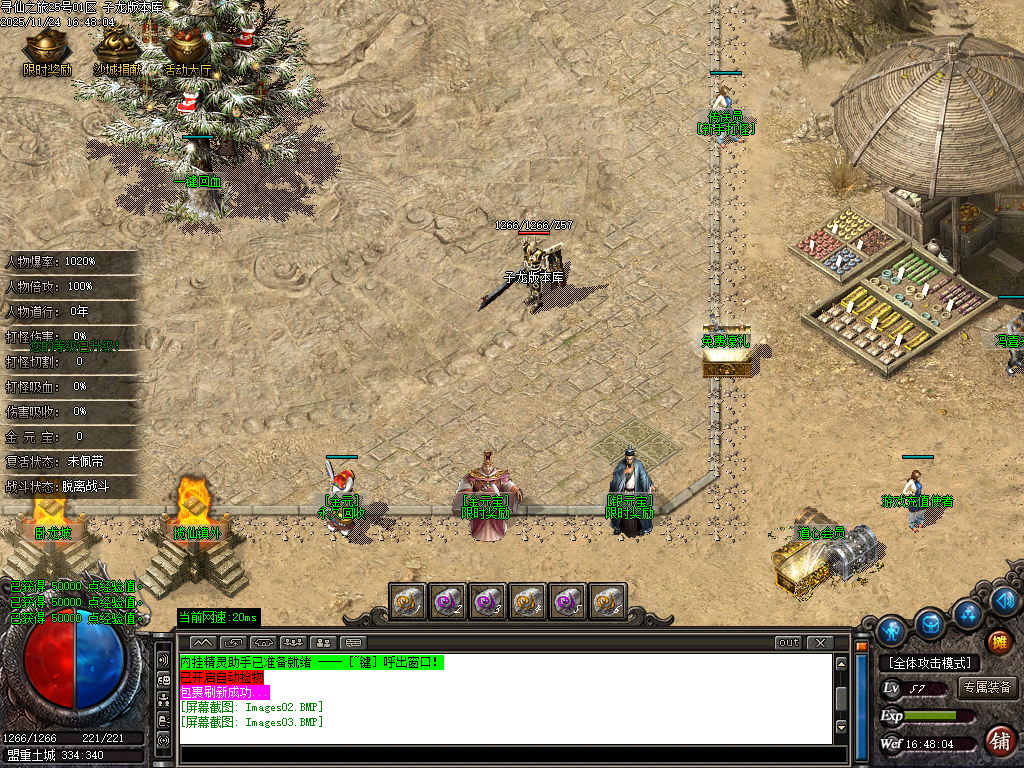Activate the orange scroll in hotbar slot 4

(x=528, y=601)
